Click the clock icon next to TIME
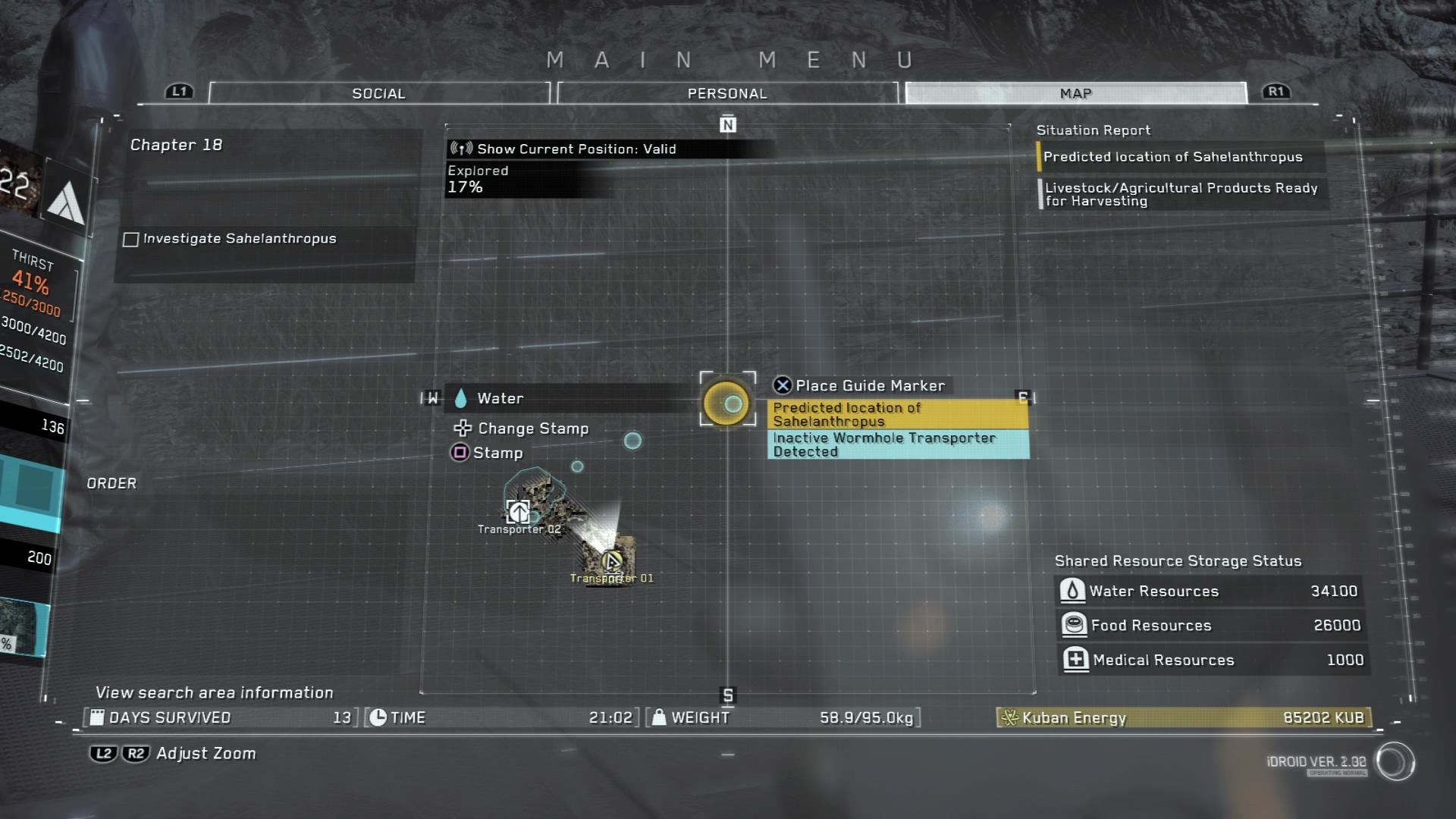 click(378, 716)
